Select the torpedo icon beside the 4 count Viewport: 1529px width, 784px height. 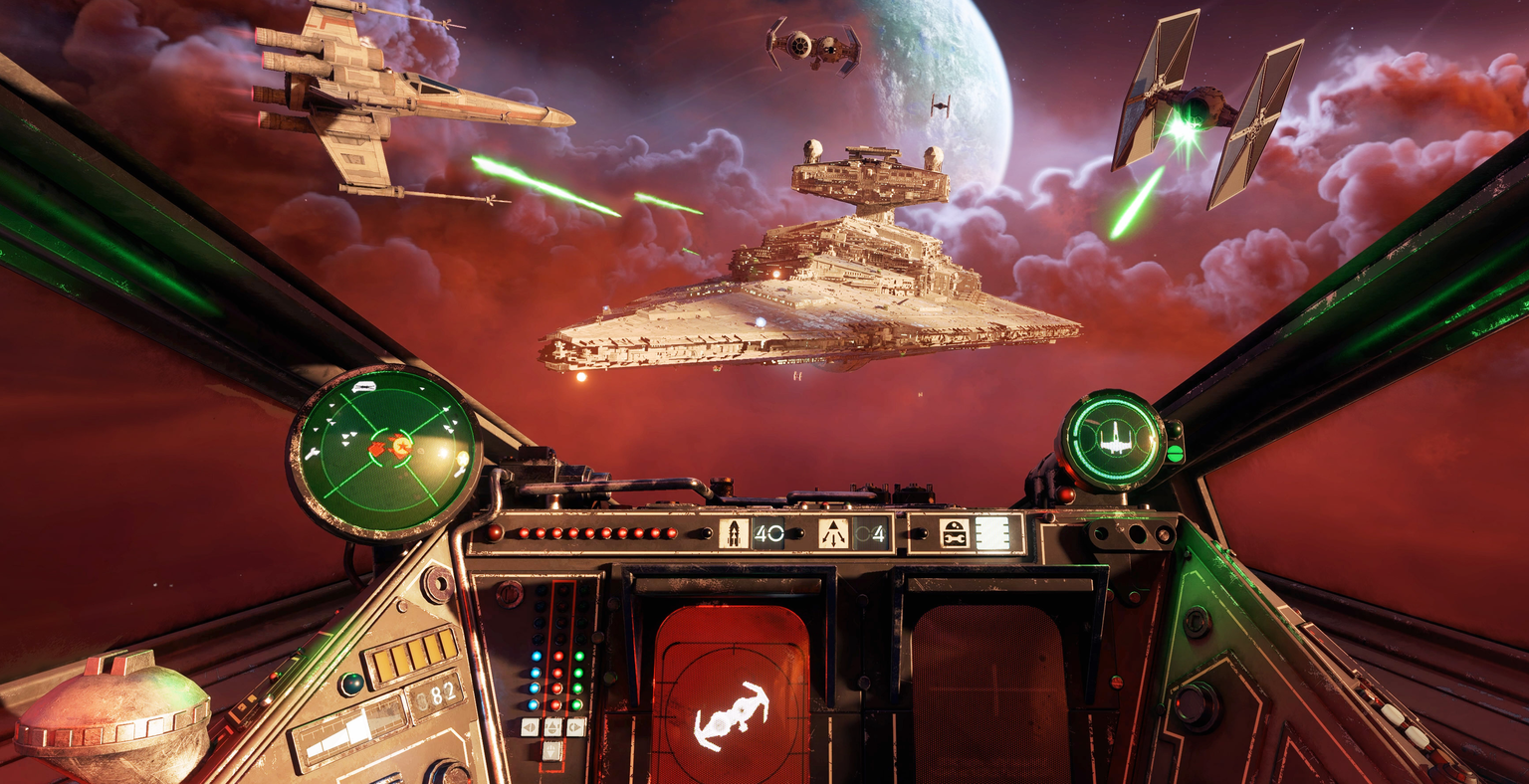833,533
